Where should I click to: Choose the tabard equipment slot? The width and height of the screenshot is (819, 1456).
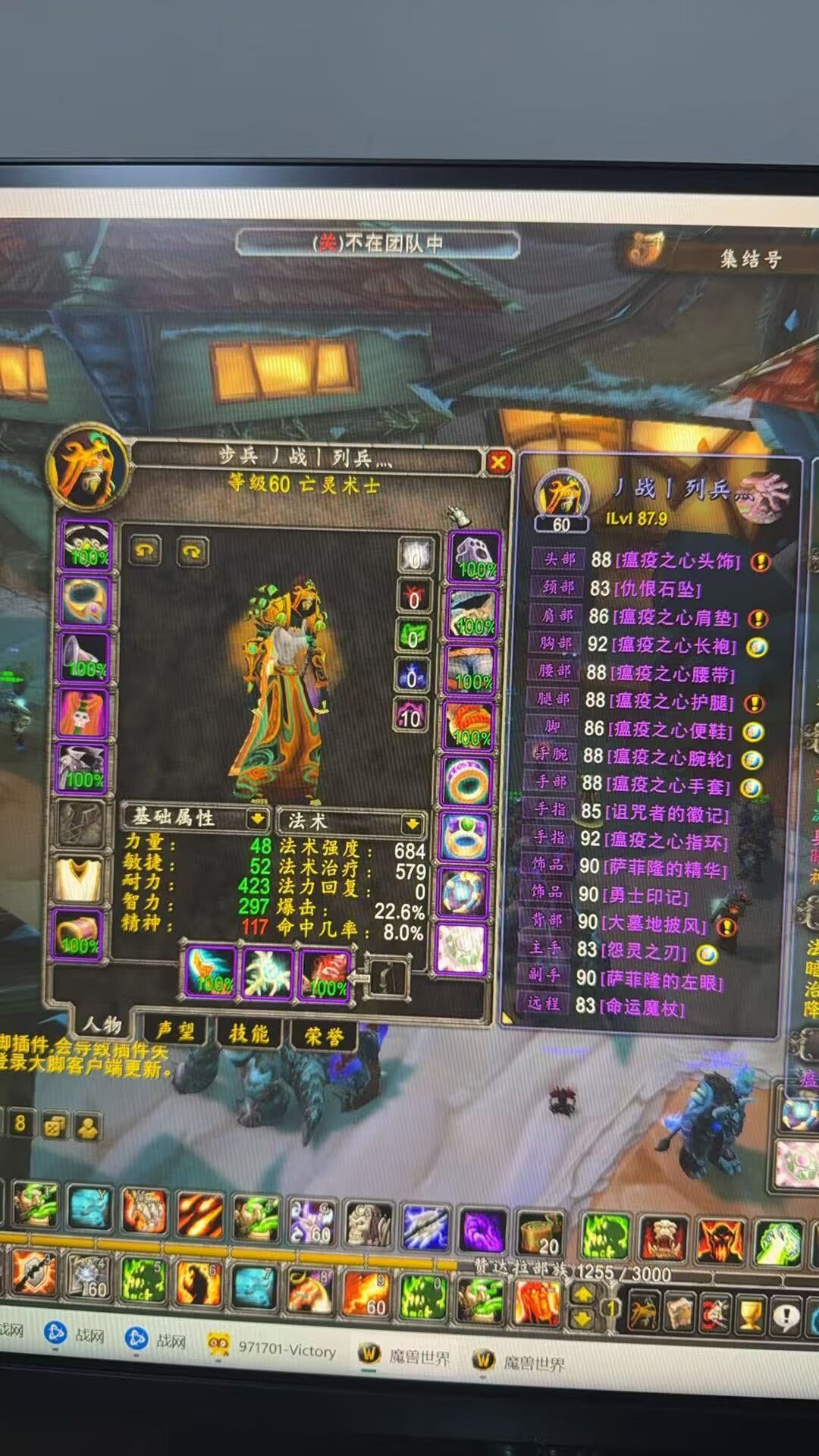pos(78,879)
